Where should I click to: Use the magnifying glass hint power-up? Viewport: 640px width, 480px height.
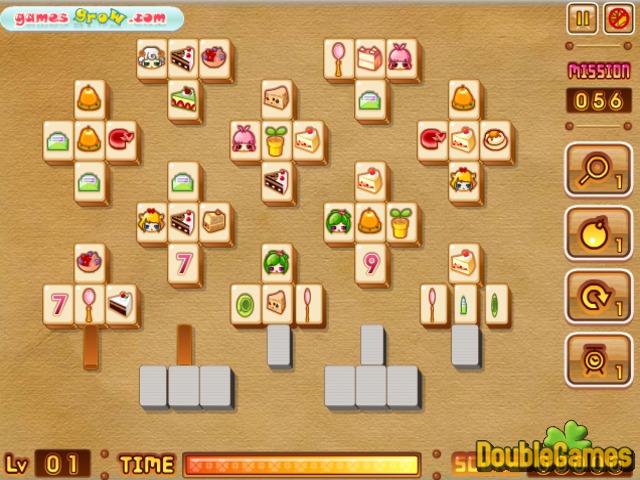[597, 168]
